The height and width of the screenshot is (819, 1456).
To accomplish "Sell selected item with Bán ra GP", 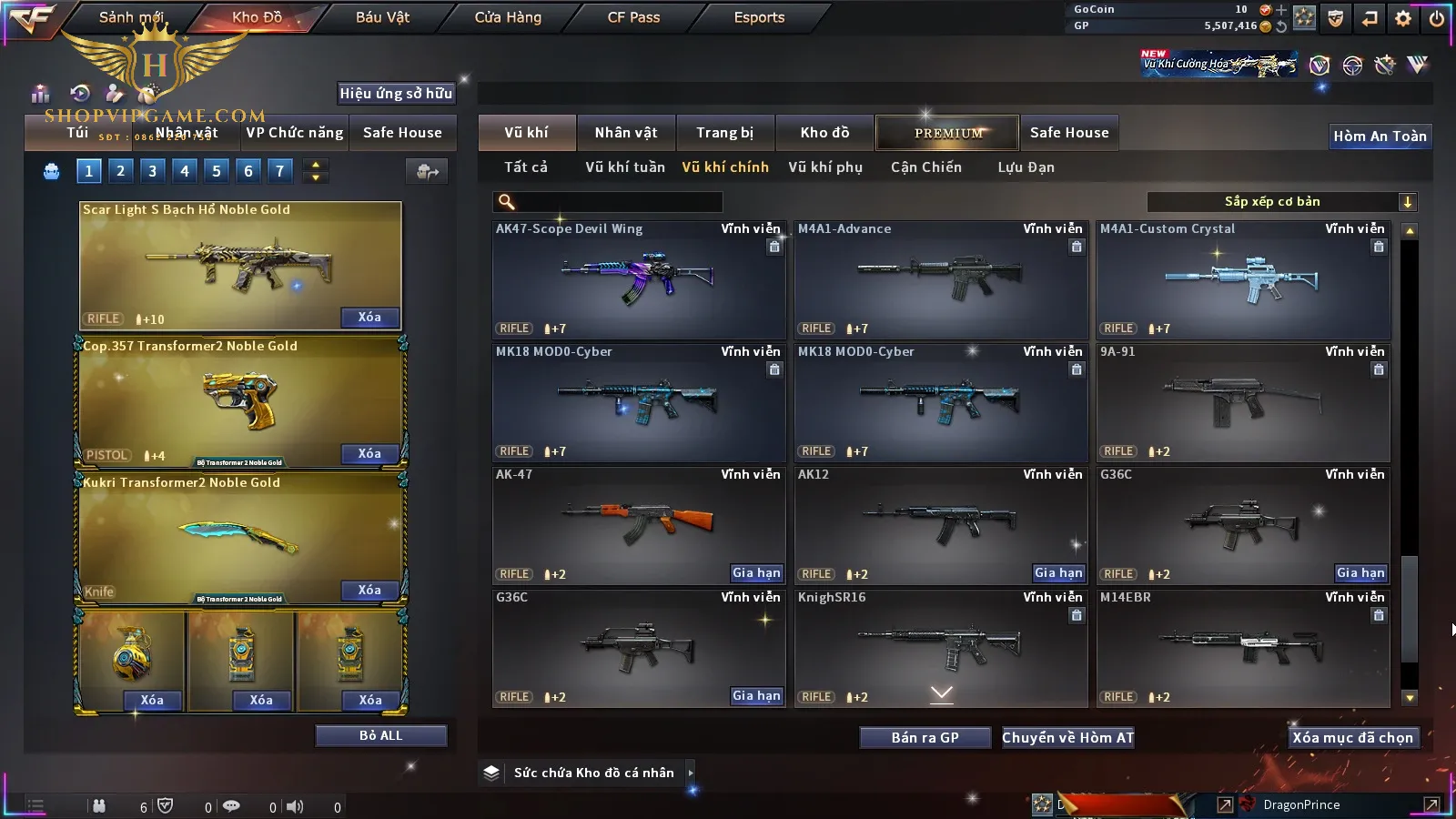I will (925, 738).
